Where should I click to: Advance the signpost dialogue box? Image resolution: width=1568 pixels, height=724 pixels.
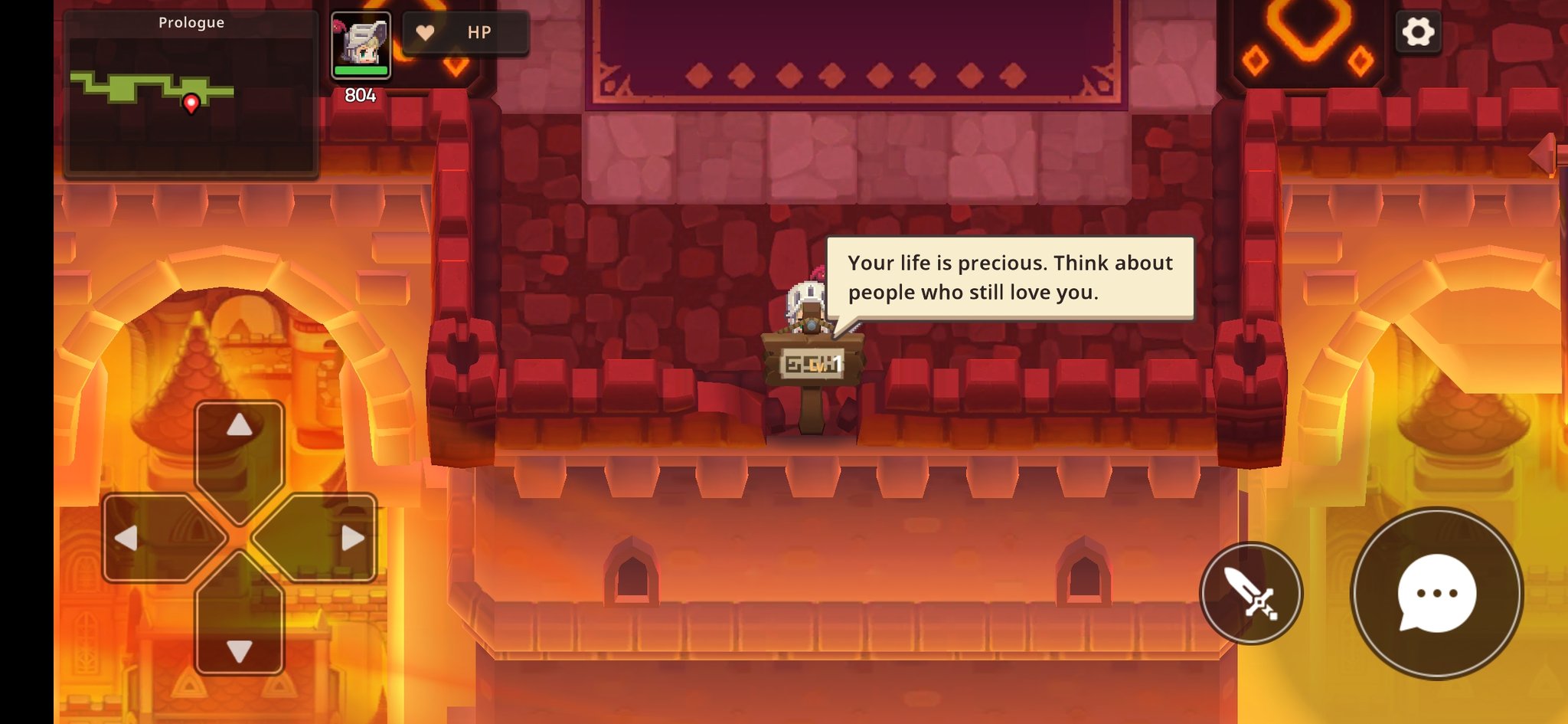1009,277
